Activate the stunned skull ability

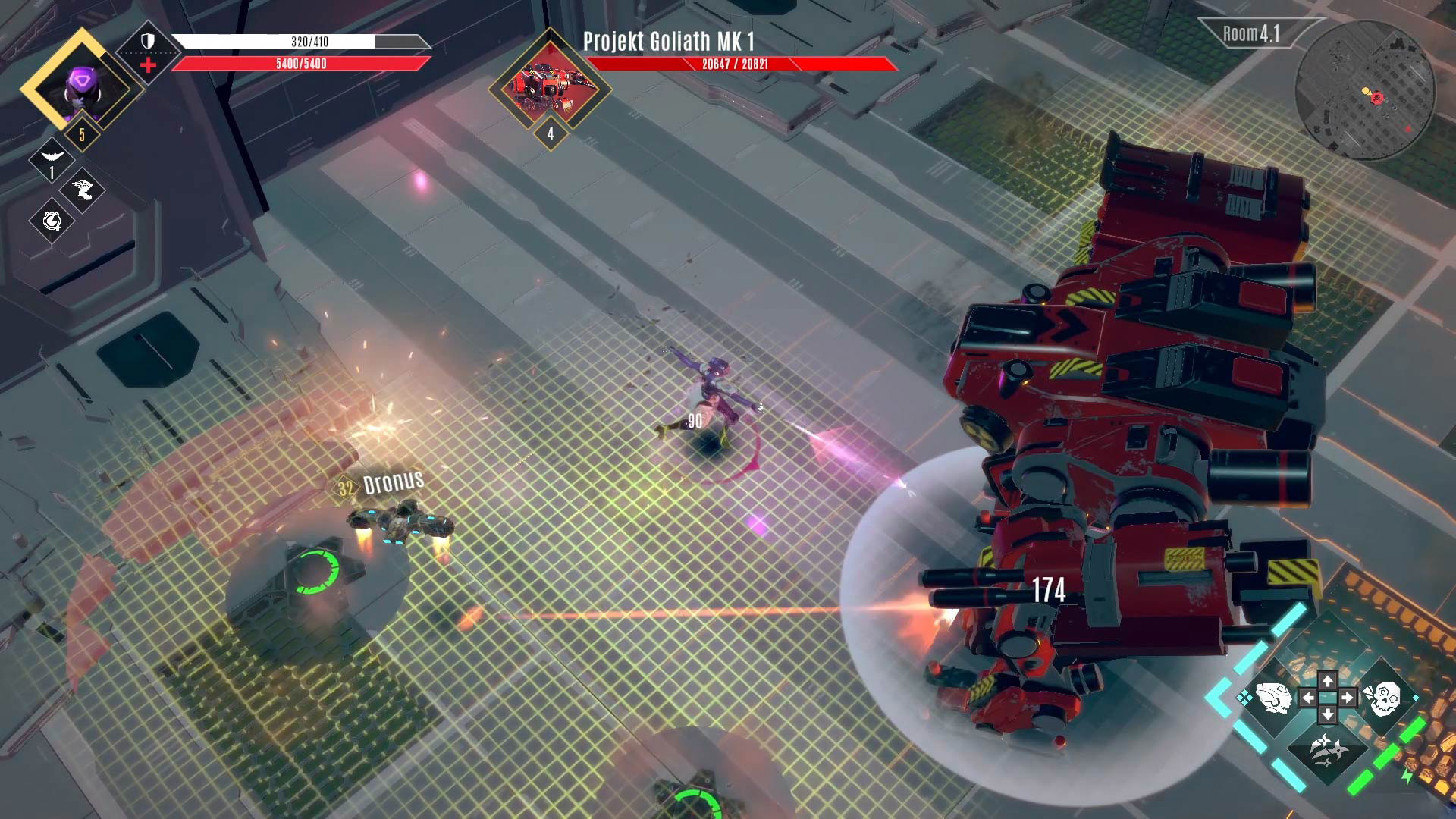click(1382, 698)
